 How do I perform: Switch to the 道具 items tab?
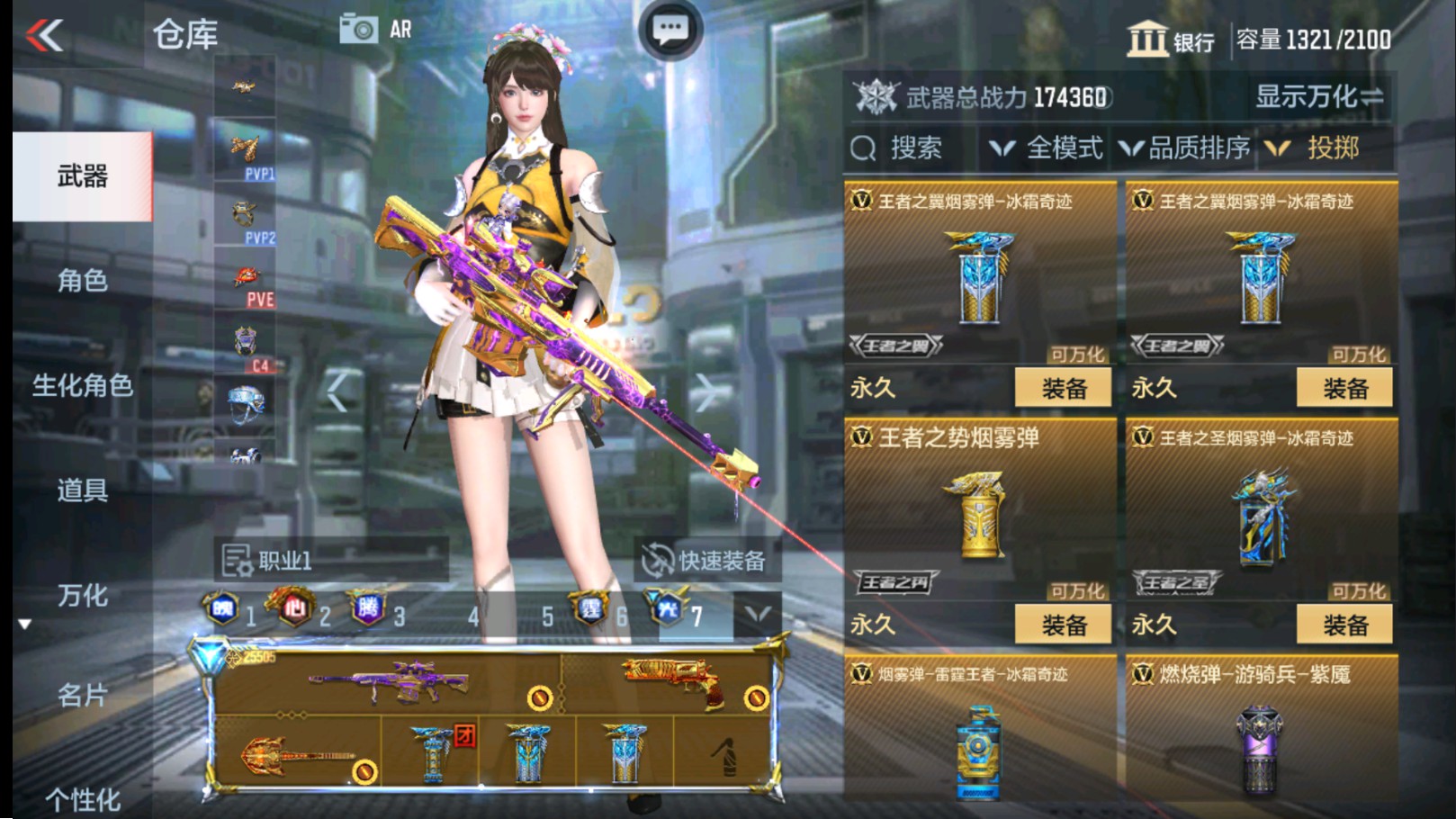(x=80, y=491)
